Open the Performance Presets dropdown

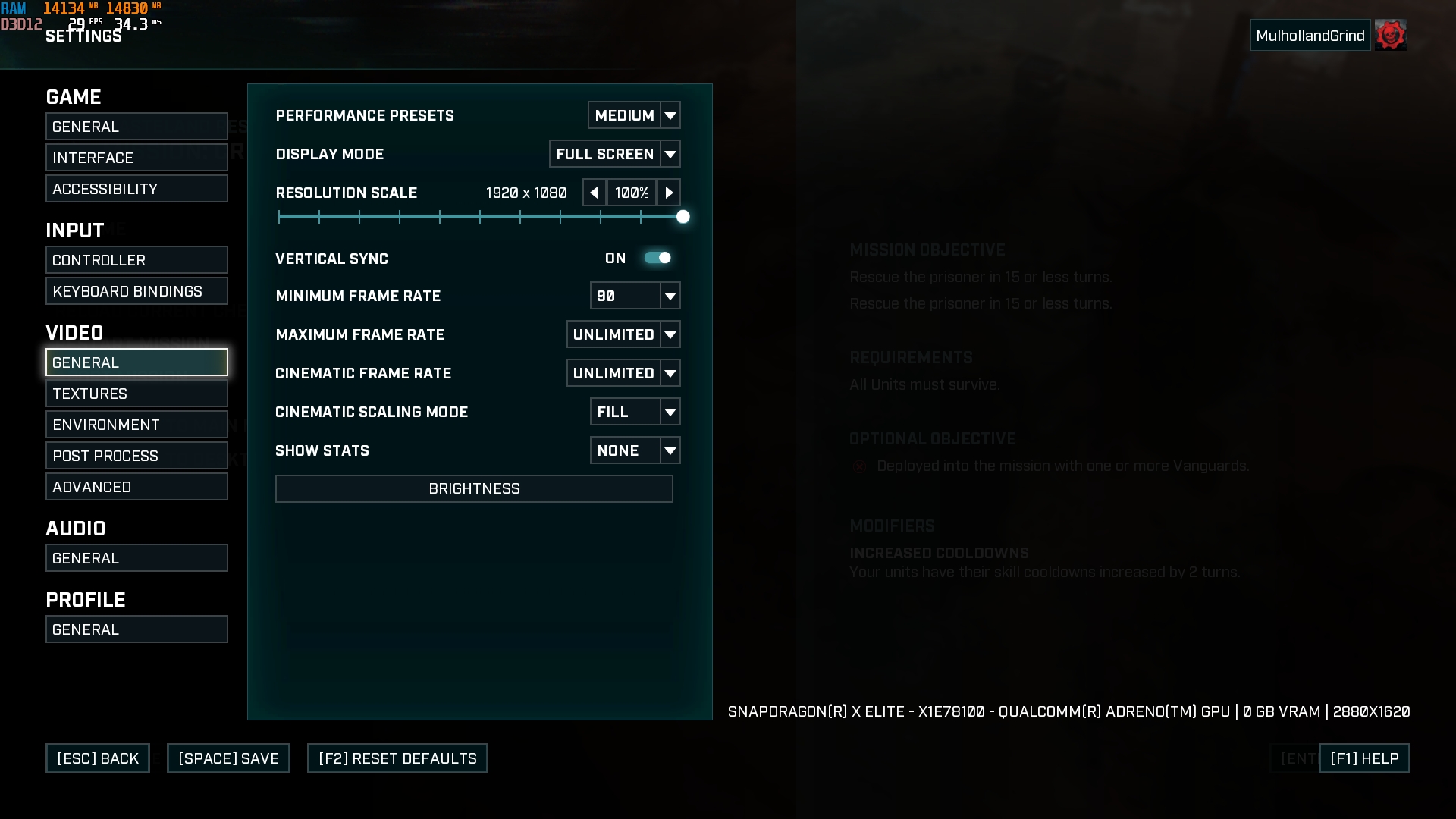[634, 115]
